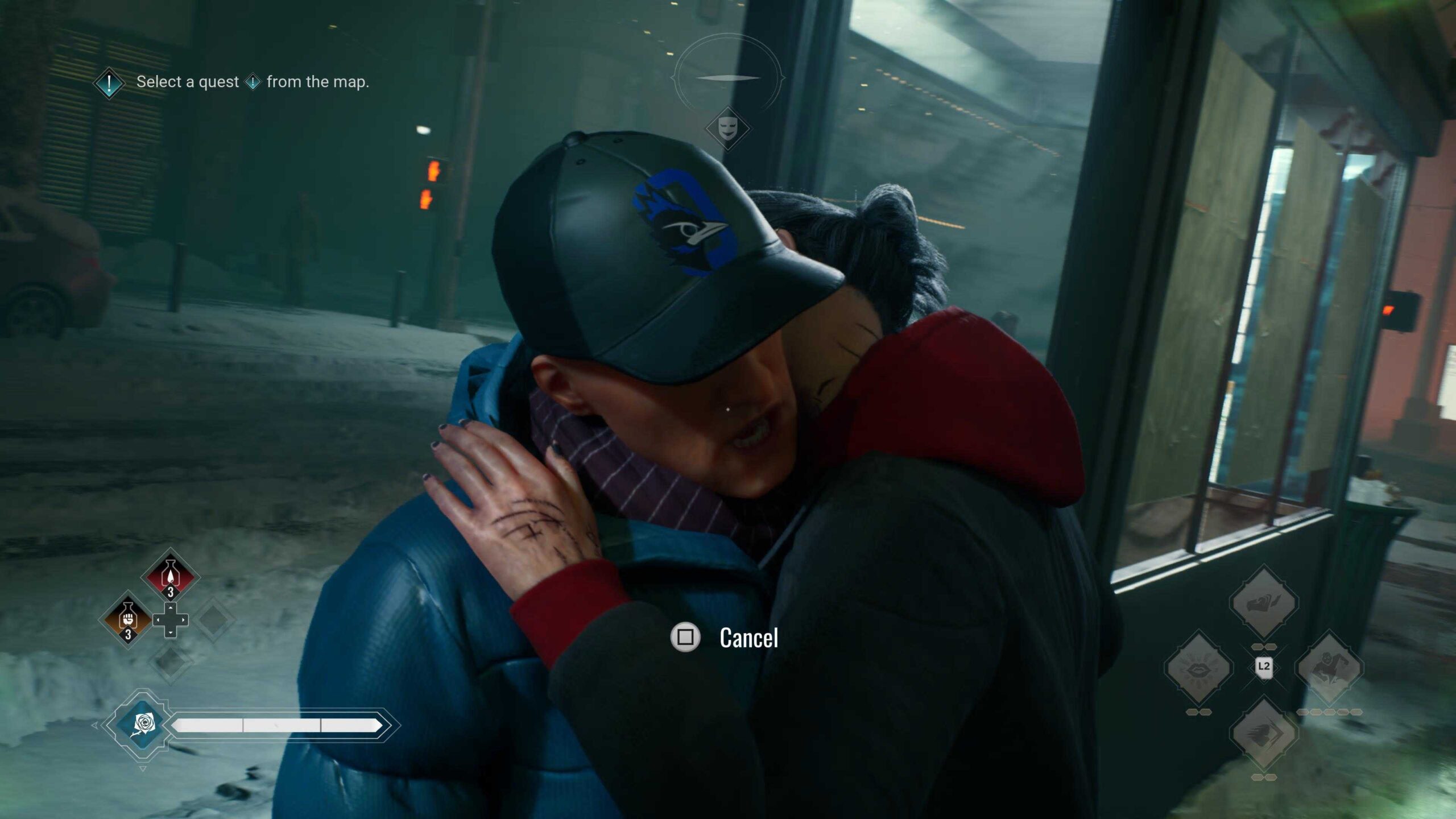Click the white rose clan emblem
1456x819 pixels.
142,725
